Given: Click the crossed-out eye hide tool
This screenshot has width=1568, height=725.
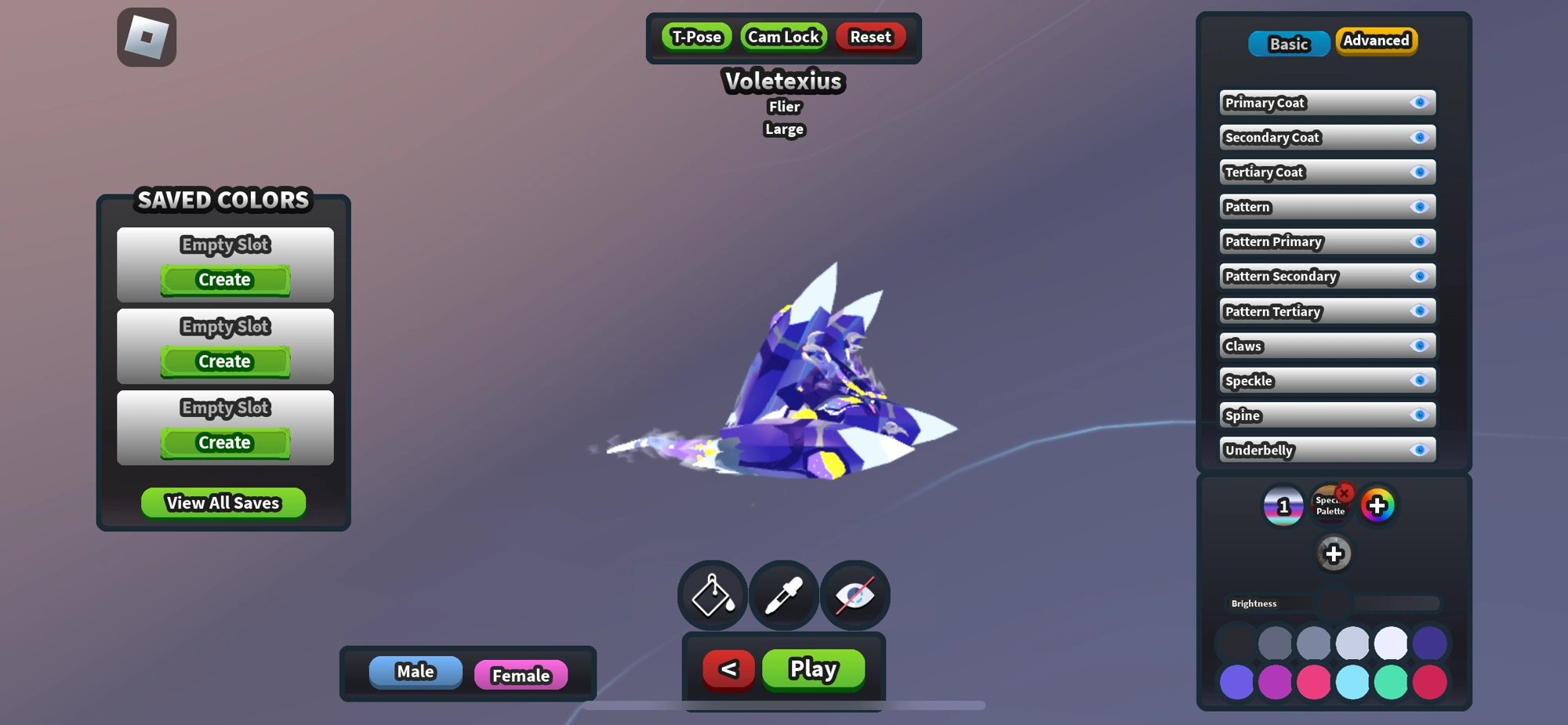Looking at the screenshot, I should [x=854, y=595].
